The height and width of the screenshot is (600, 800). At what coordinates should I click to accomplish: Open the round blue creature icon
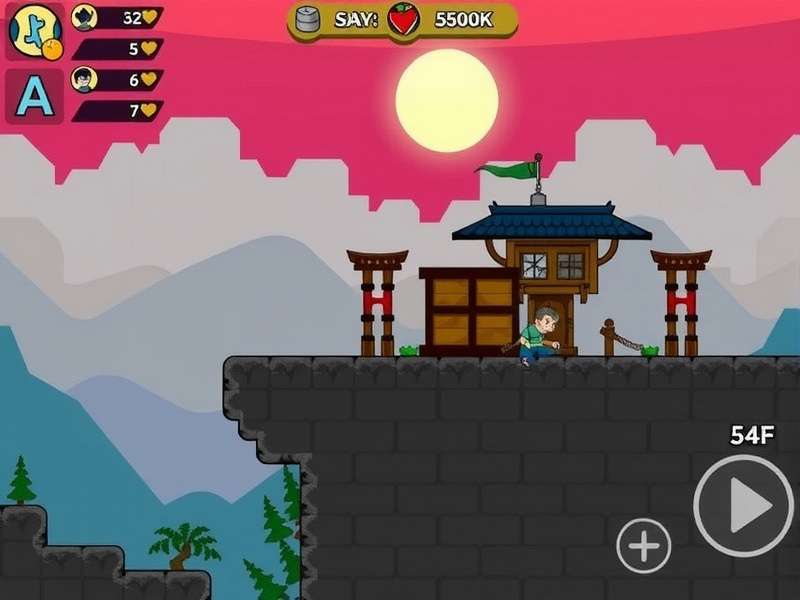coord(35,32)
